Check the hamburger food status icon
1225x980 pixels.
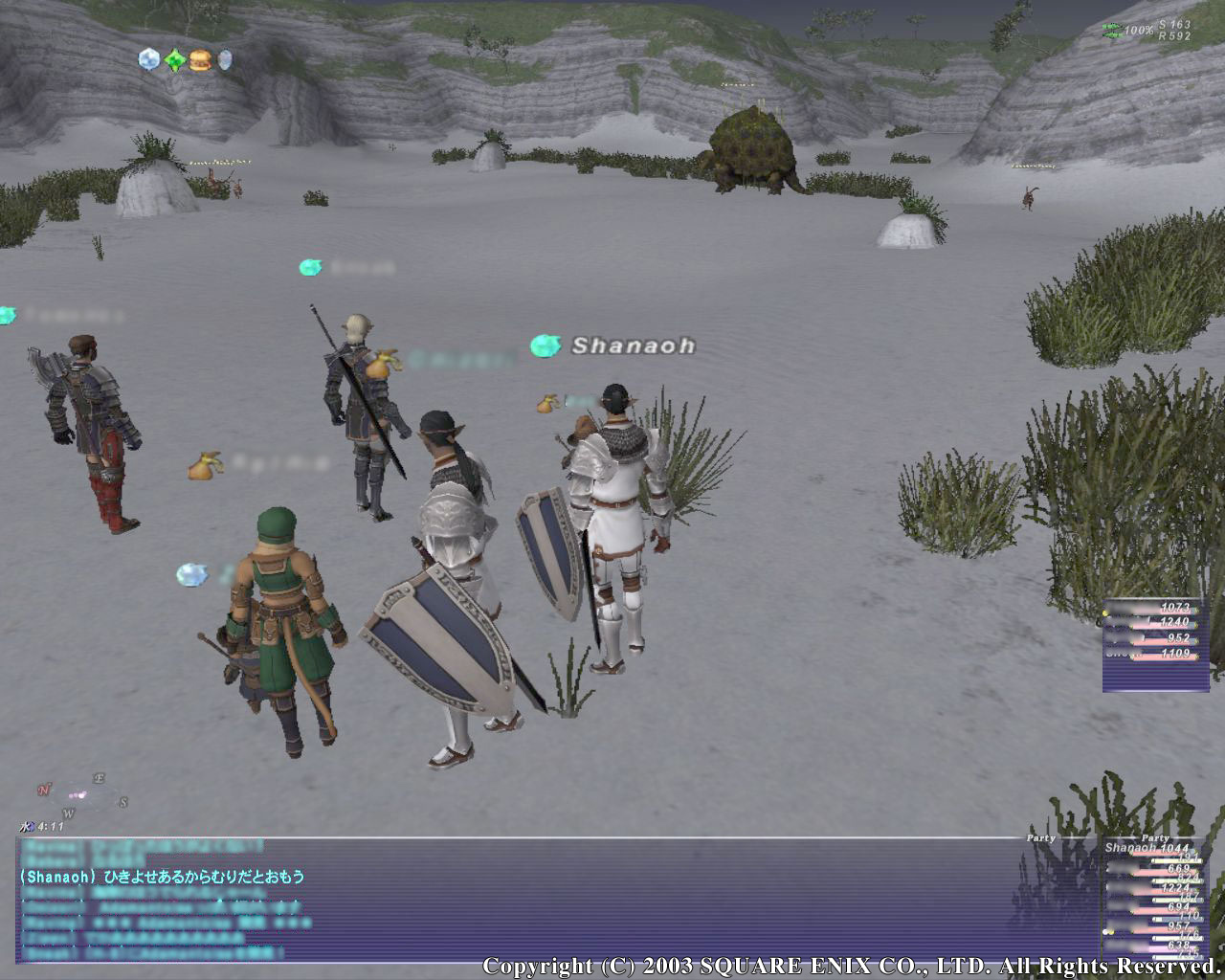pyautogui.click(x=199, y=60)
